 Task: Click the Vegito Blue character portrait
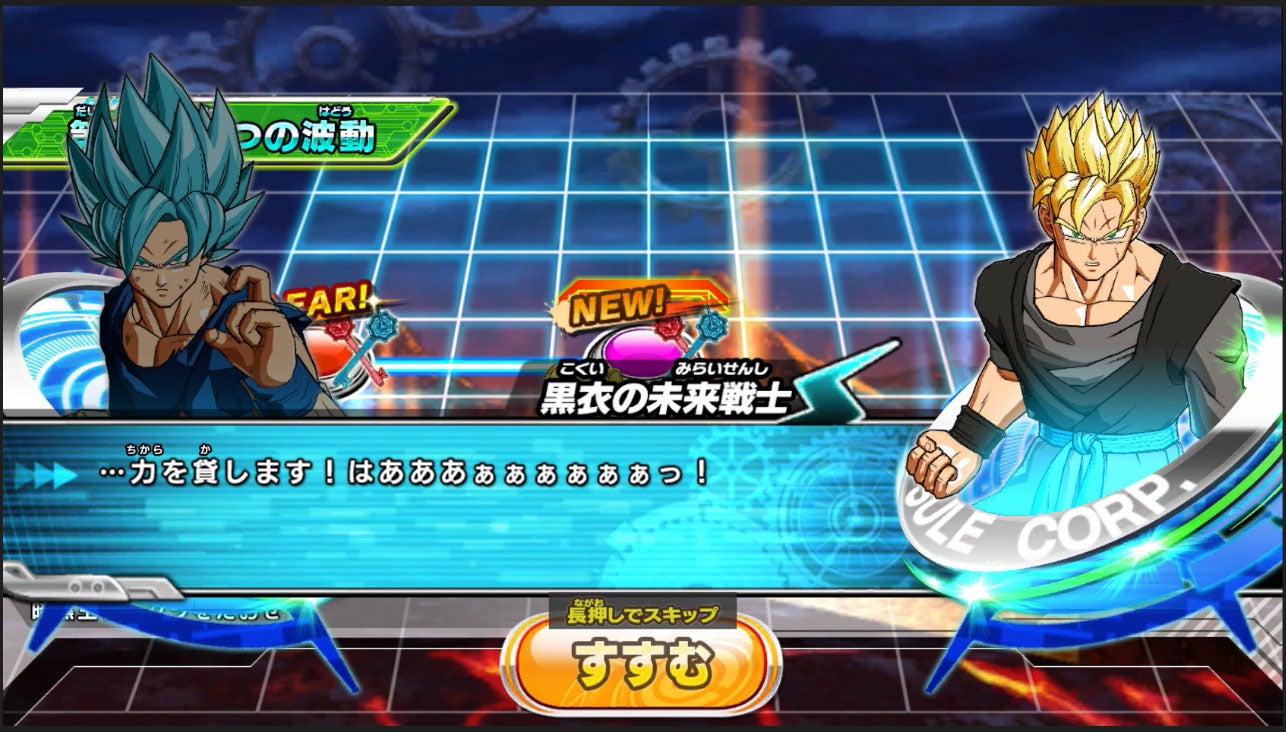(x=160, y=250)
